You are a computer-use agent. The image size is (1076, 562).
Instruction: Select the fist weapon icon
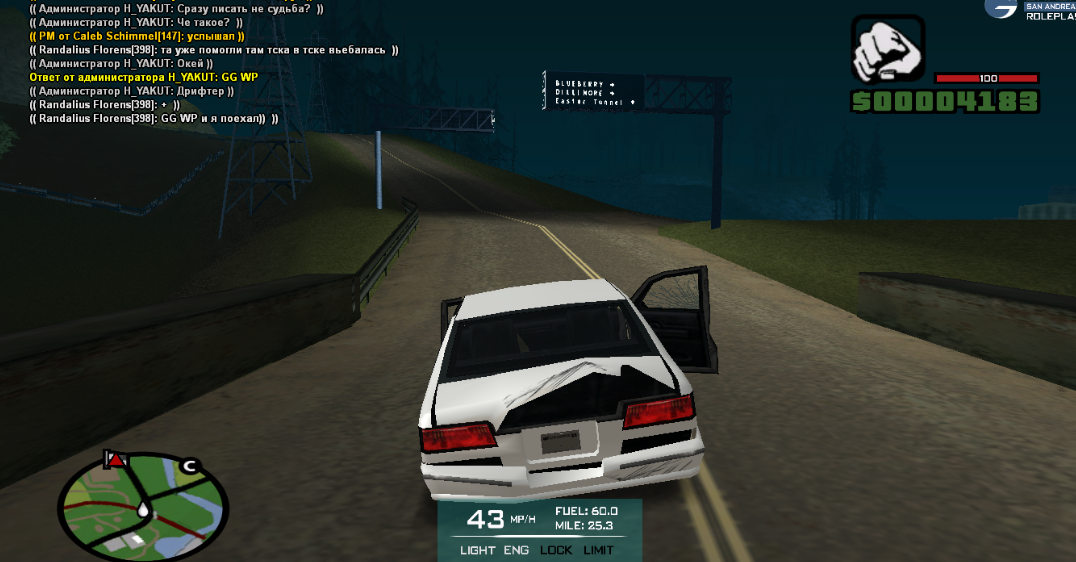click(886, 50)
